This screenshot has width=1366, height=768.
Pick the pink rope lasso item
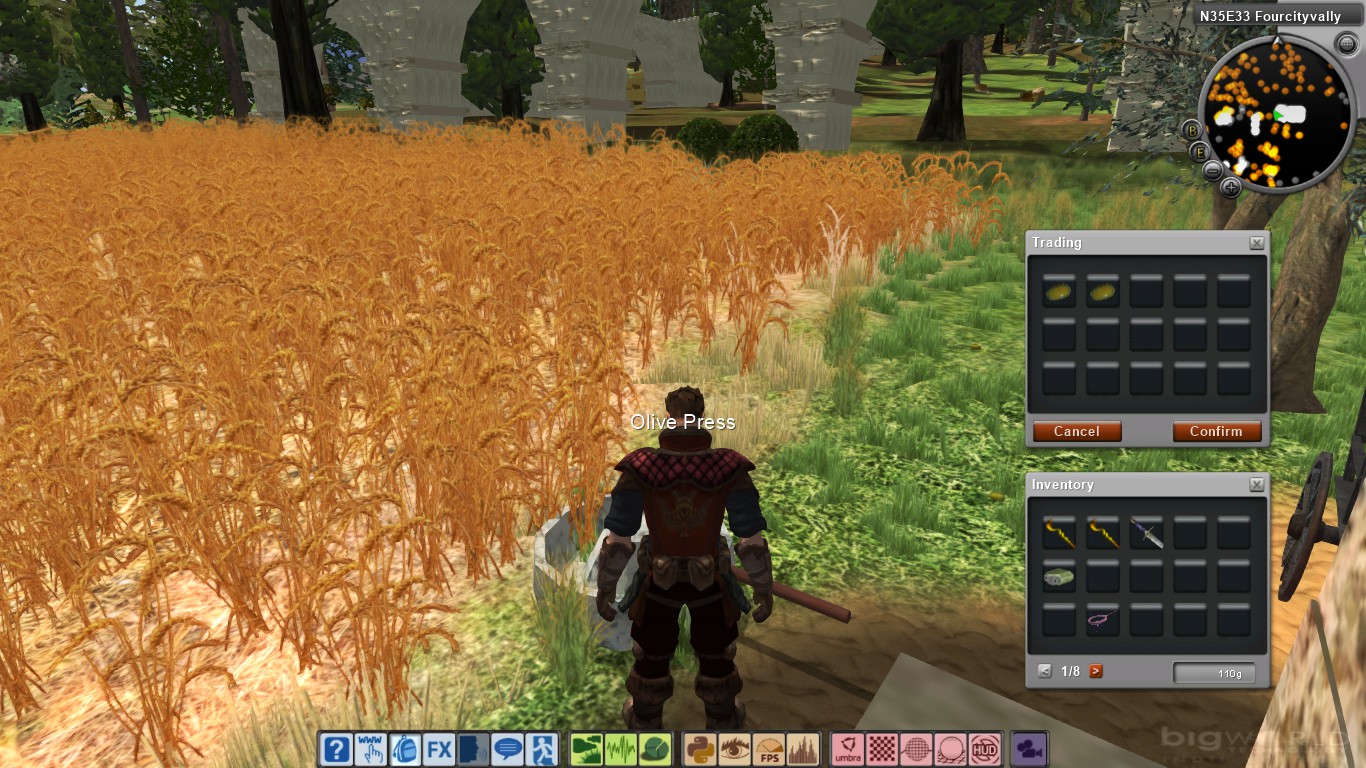[x=1102, y=620]
